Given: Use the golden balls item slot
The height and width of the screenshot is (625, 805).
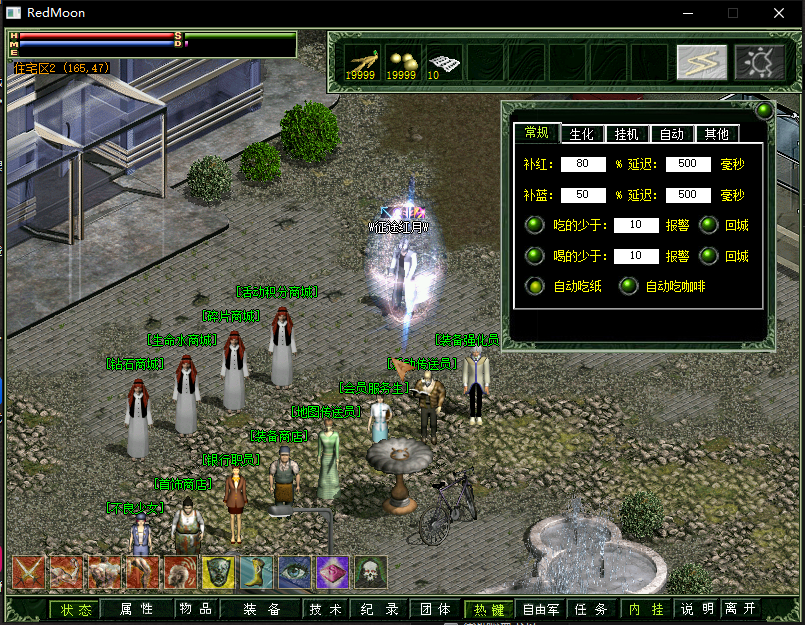Looking at the screenshot, I should point(400,62).
